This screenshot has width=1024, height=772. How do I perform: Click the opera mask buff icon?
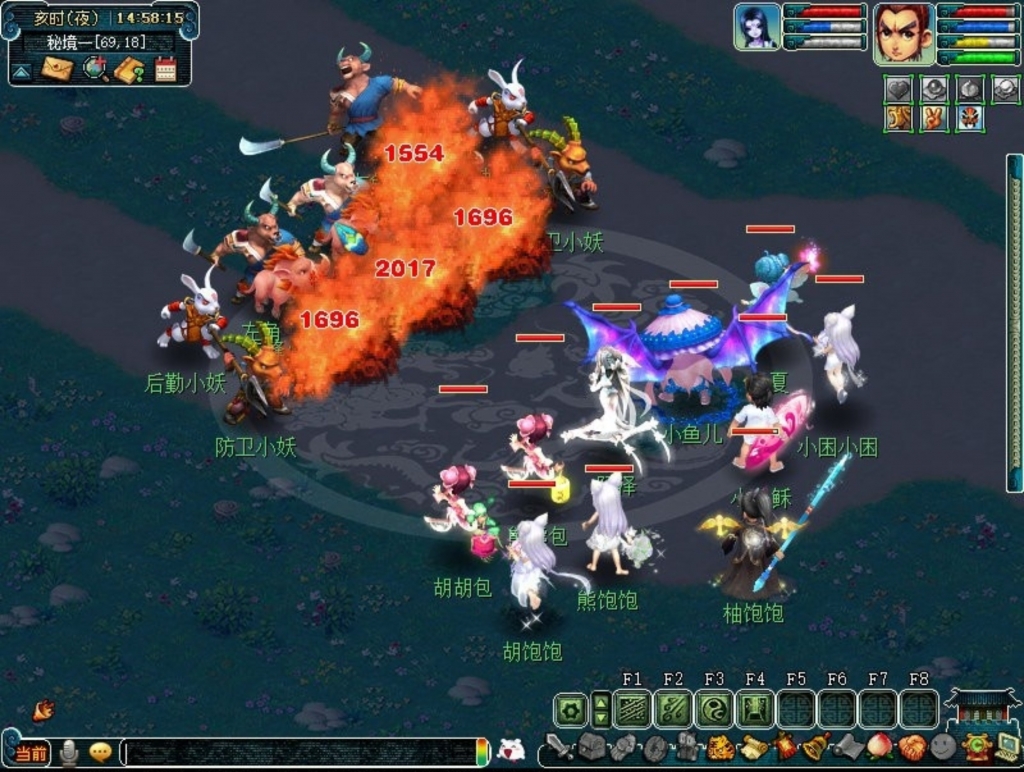click(x=969, y=118)
